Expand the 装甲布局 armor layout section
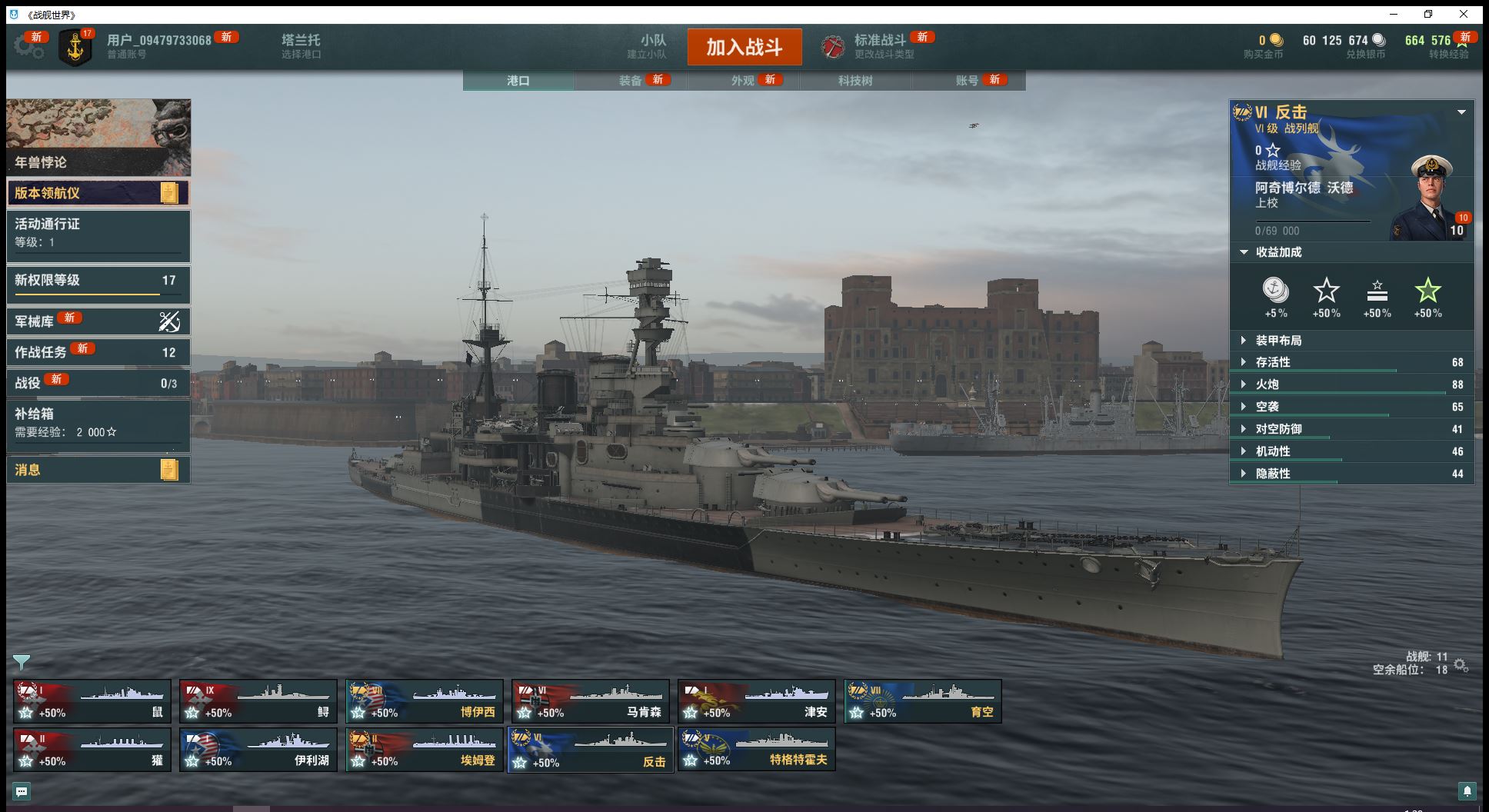 1278,341
